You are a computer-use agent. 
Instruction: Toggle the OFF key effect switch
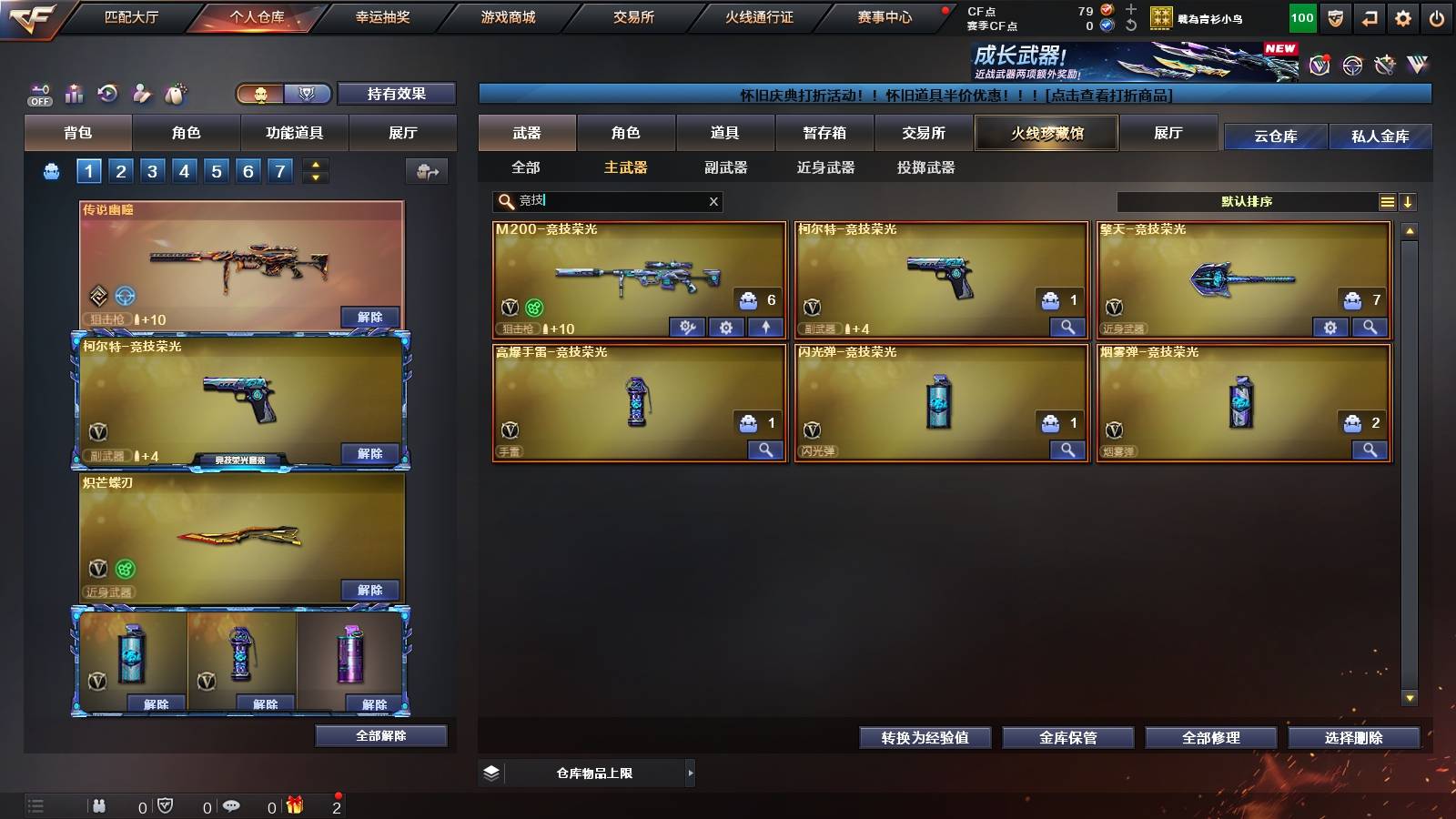tap(38, 94)
